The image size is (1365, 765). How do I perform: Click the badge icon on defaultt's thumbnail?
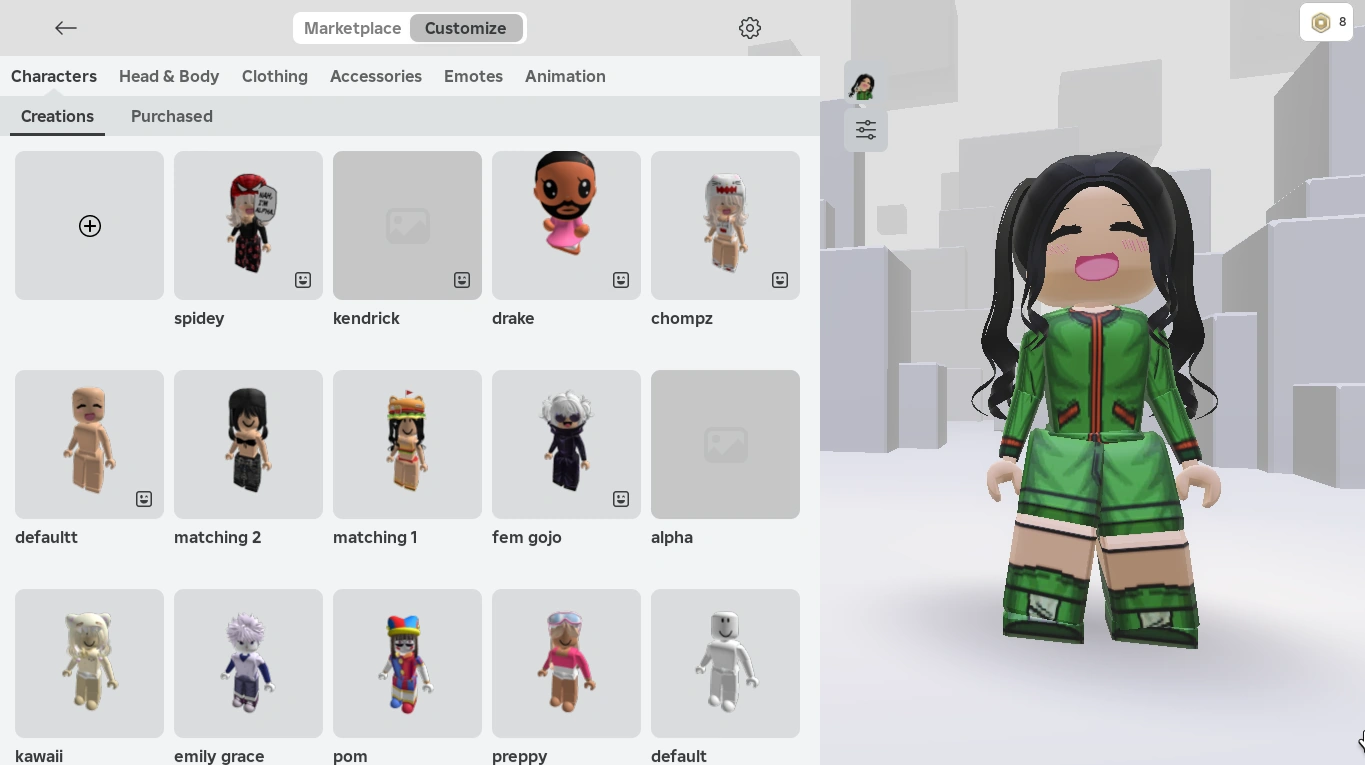click(x=144, y=499)
